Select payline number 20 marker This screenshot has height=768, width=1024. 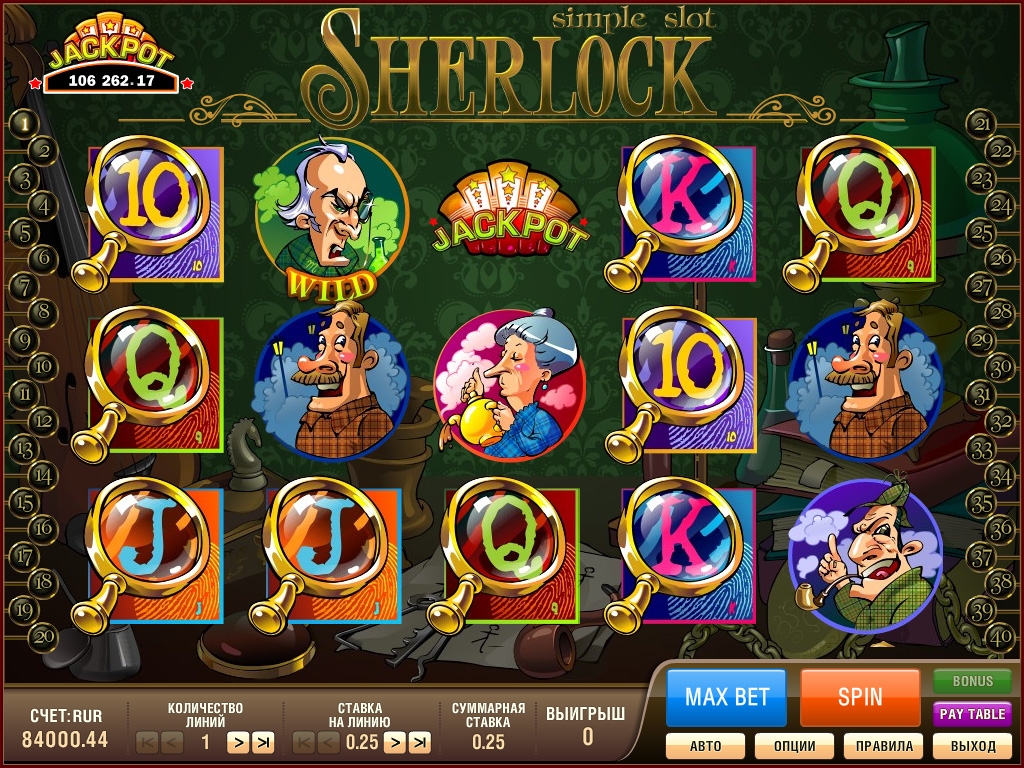click(x=43, y=633)
